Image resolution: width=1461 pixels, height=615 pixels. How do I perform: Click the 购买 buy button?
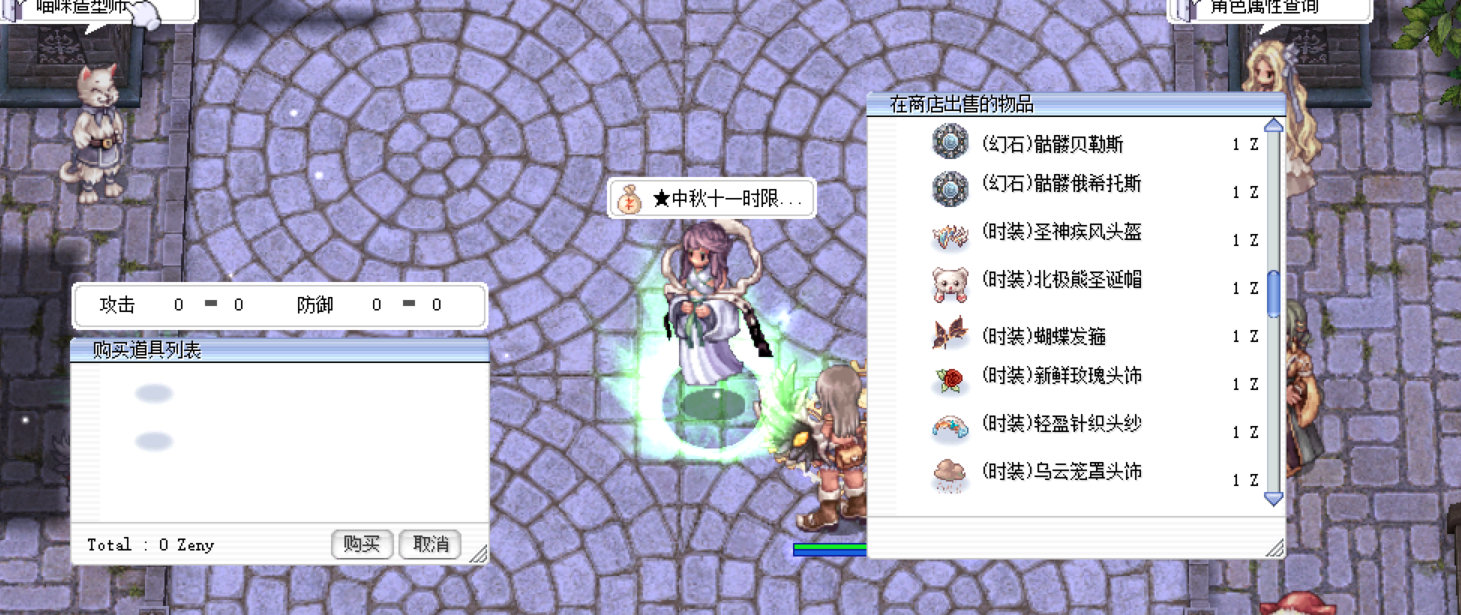click(361, 544)
